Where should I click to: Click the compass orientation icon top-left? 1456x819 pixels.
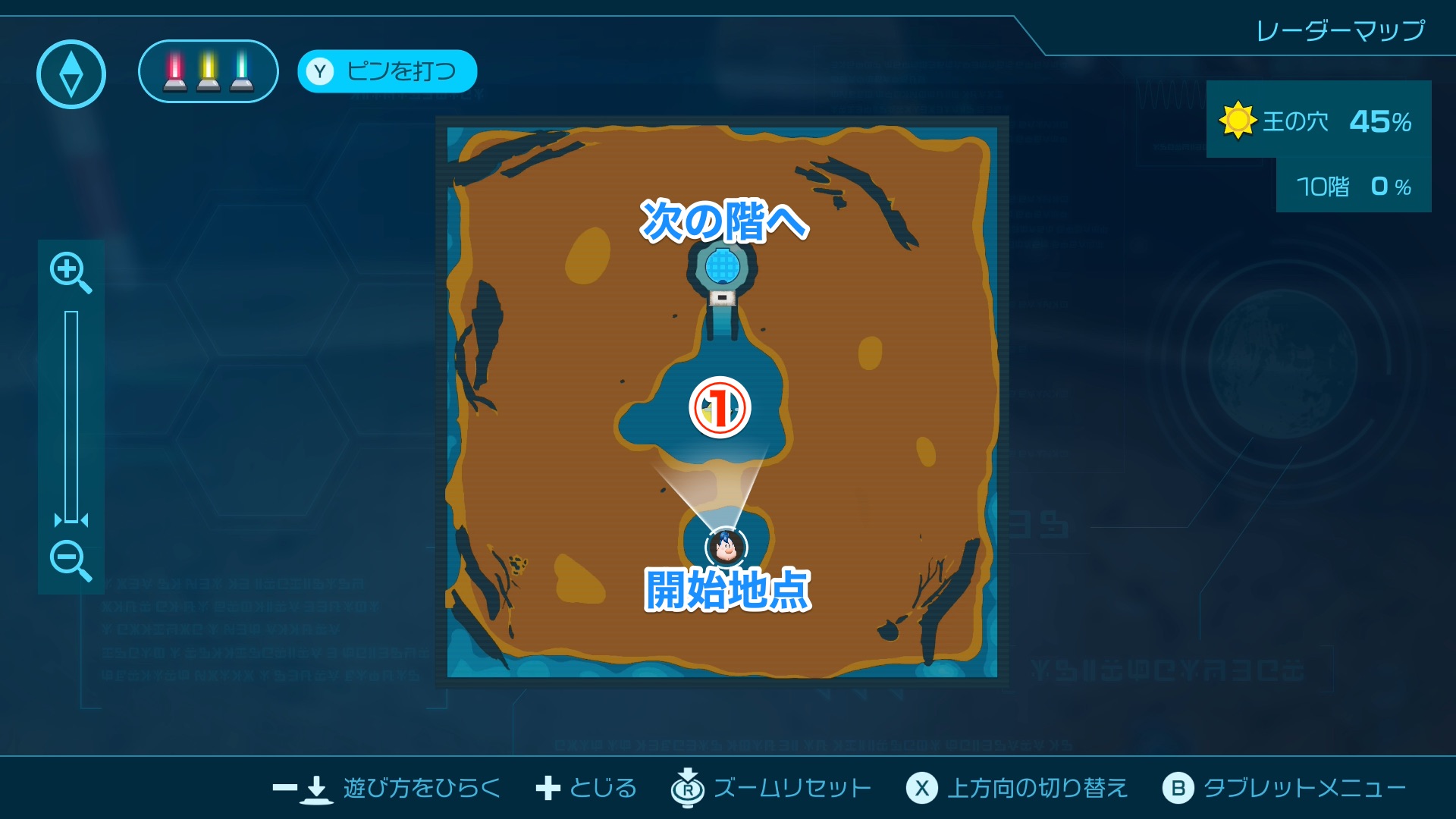(x=71, y=72)
